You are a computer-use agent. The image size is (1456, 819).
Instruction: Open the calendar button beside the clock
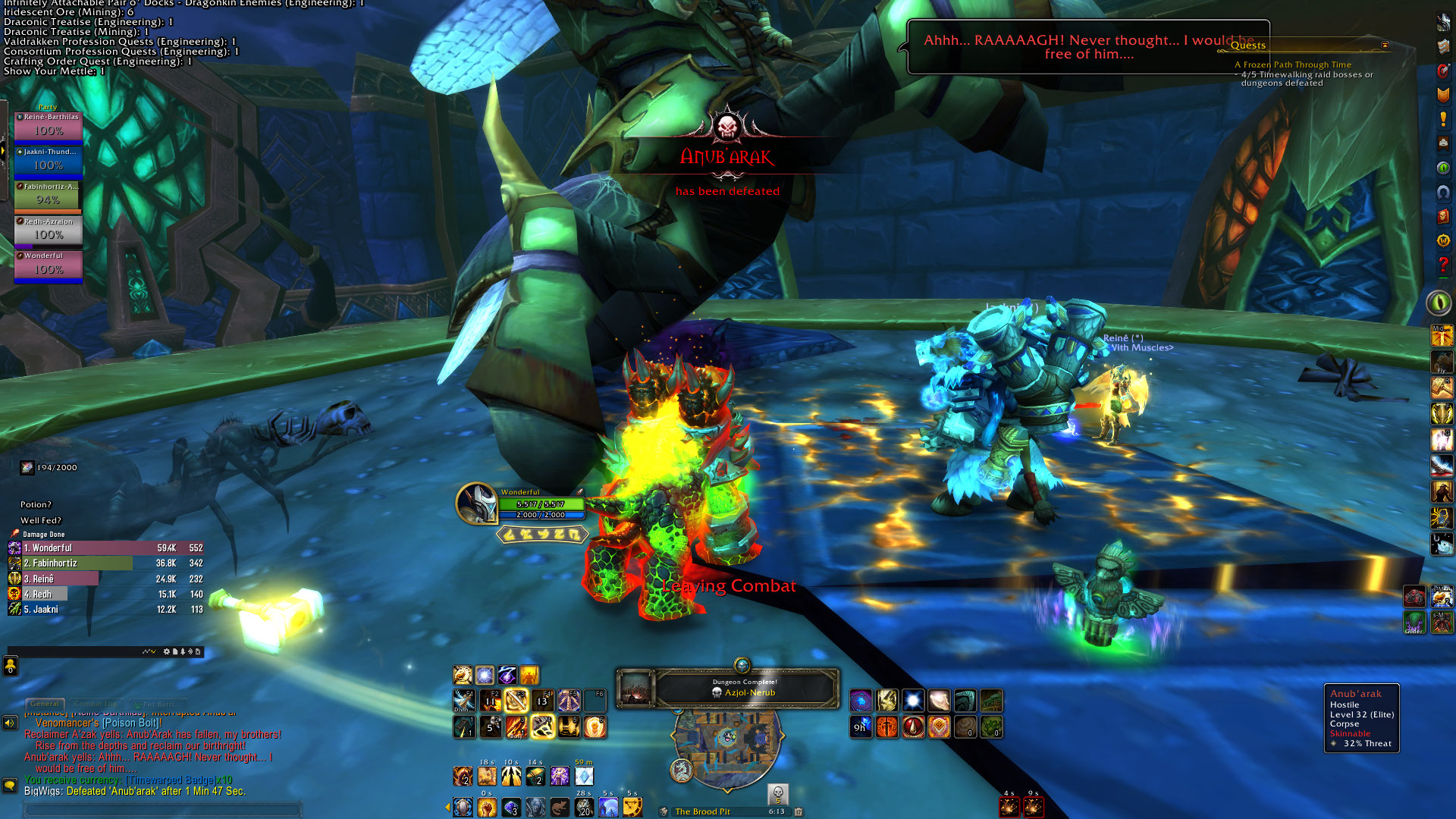pyautogui.click(x=799, y=811)
